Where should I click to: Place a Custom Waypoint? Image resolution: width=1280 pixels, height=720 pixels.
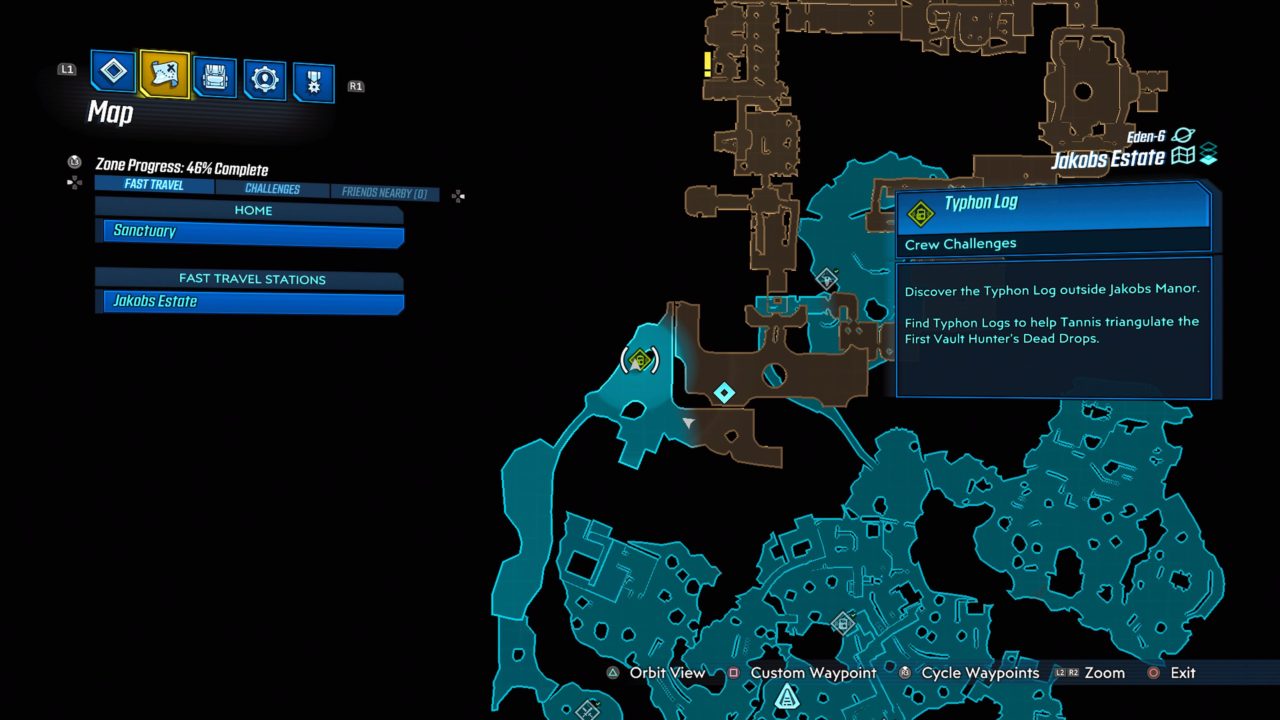[813, 673]
